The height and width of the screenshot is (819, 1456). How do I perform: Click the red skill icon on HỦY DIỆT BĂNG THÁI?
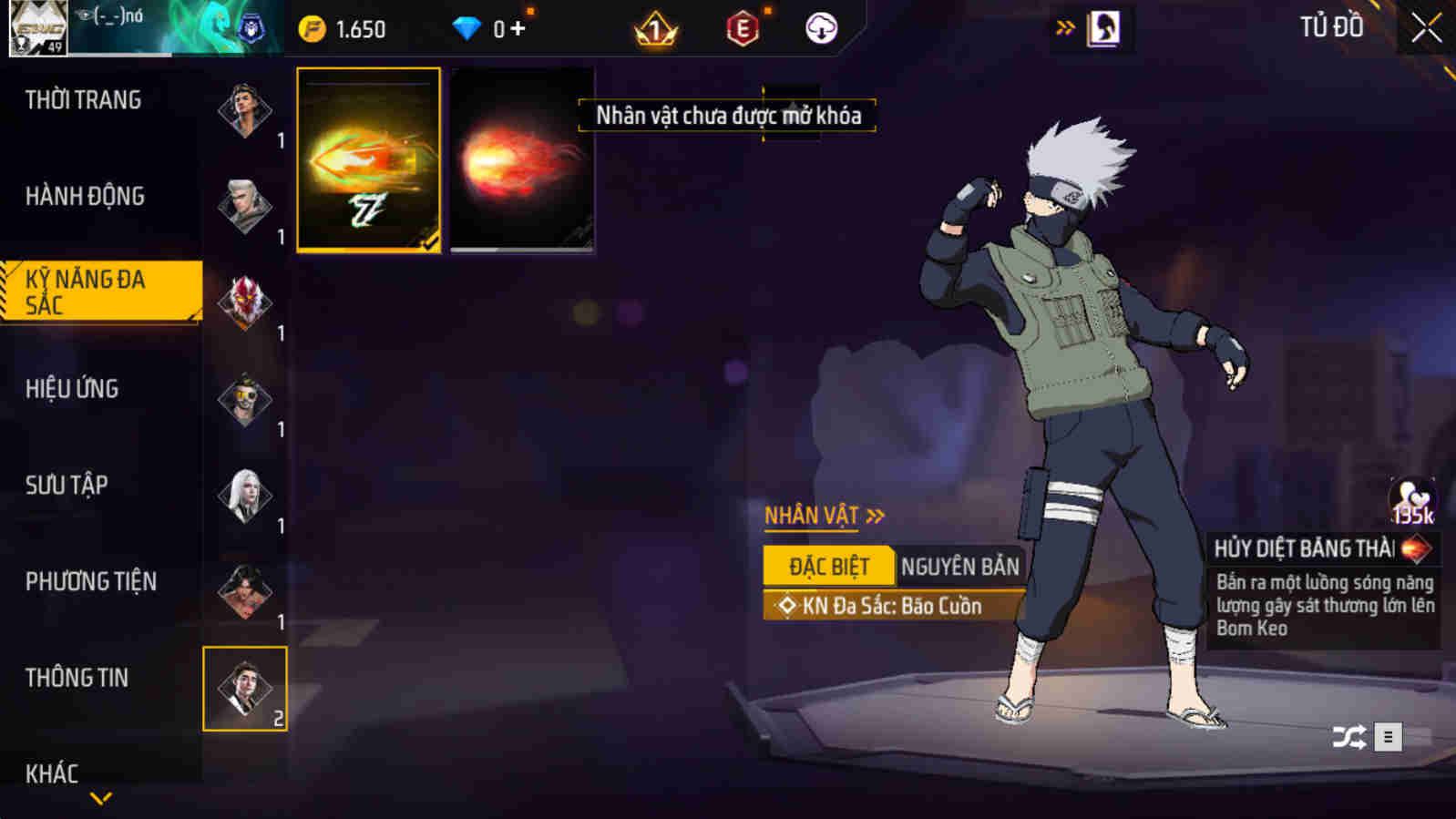click(1418, 547)
